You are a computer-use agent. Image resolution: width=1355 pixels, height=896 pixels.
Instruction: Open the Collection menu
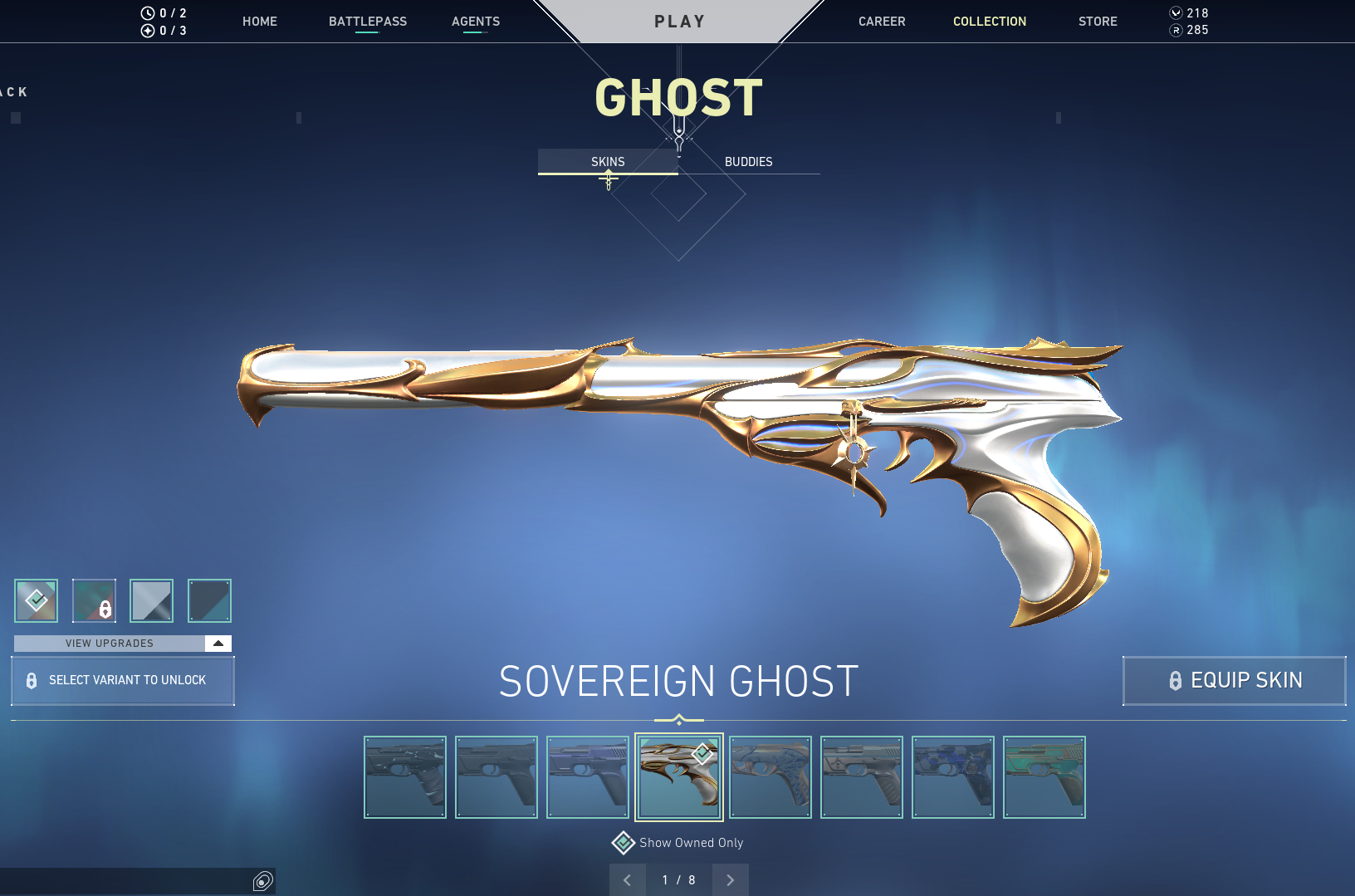coord(990,22)
